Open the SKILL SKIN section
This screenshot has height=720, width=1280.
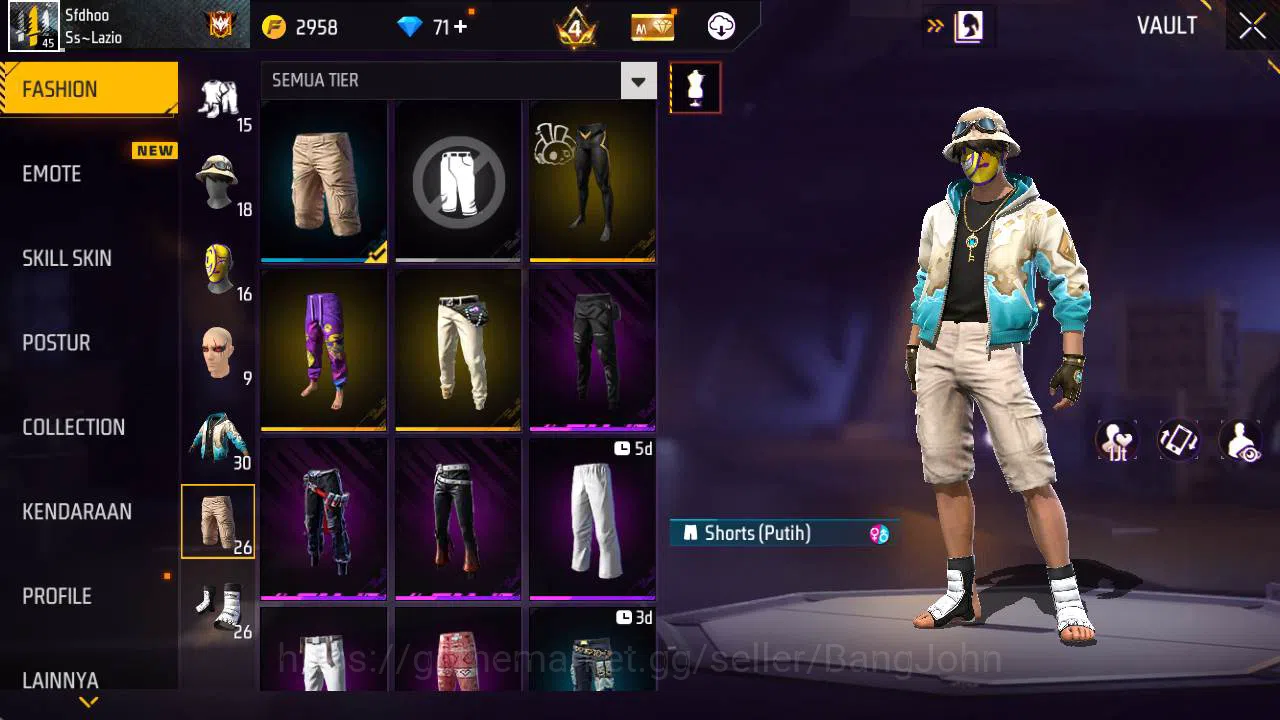66,258
